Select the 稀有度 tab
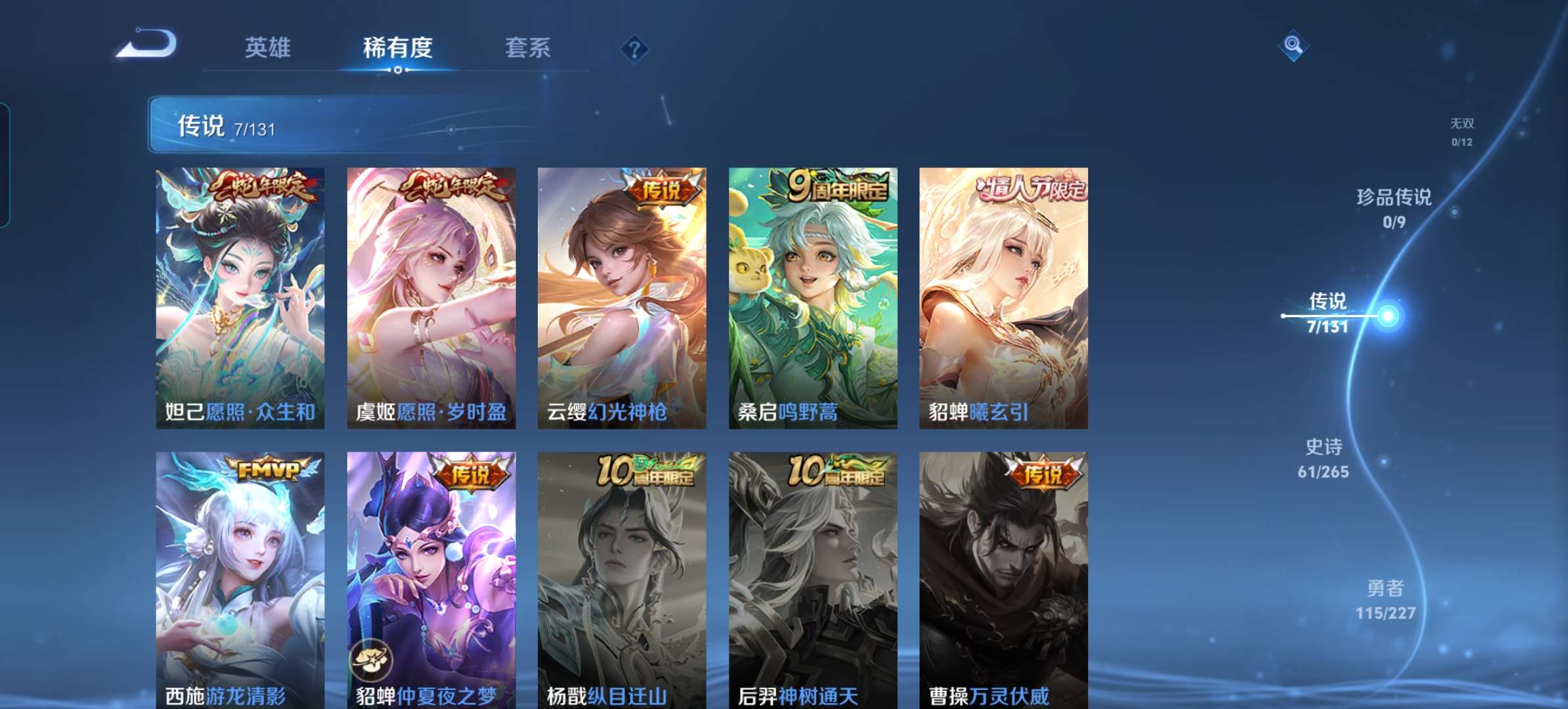The width and height of the screenshot is (1568, 709). pos(397,48)
